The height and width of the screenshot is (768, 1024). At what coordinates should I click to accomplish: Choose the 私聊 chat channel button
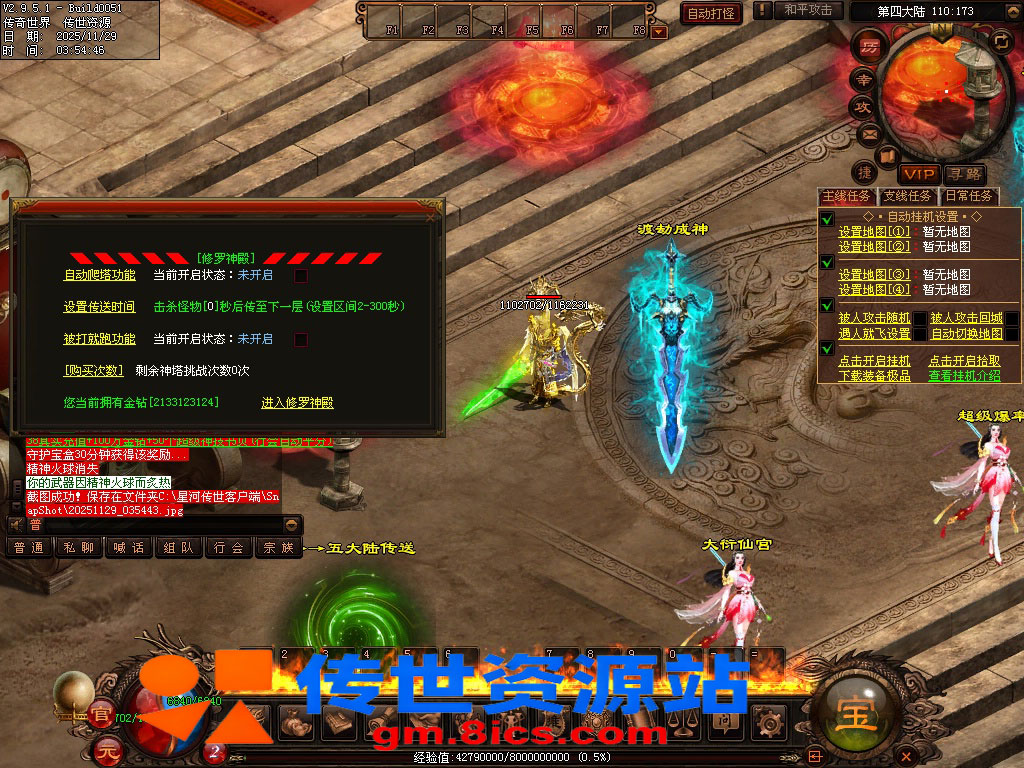(79, 548)
